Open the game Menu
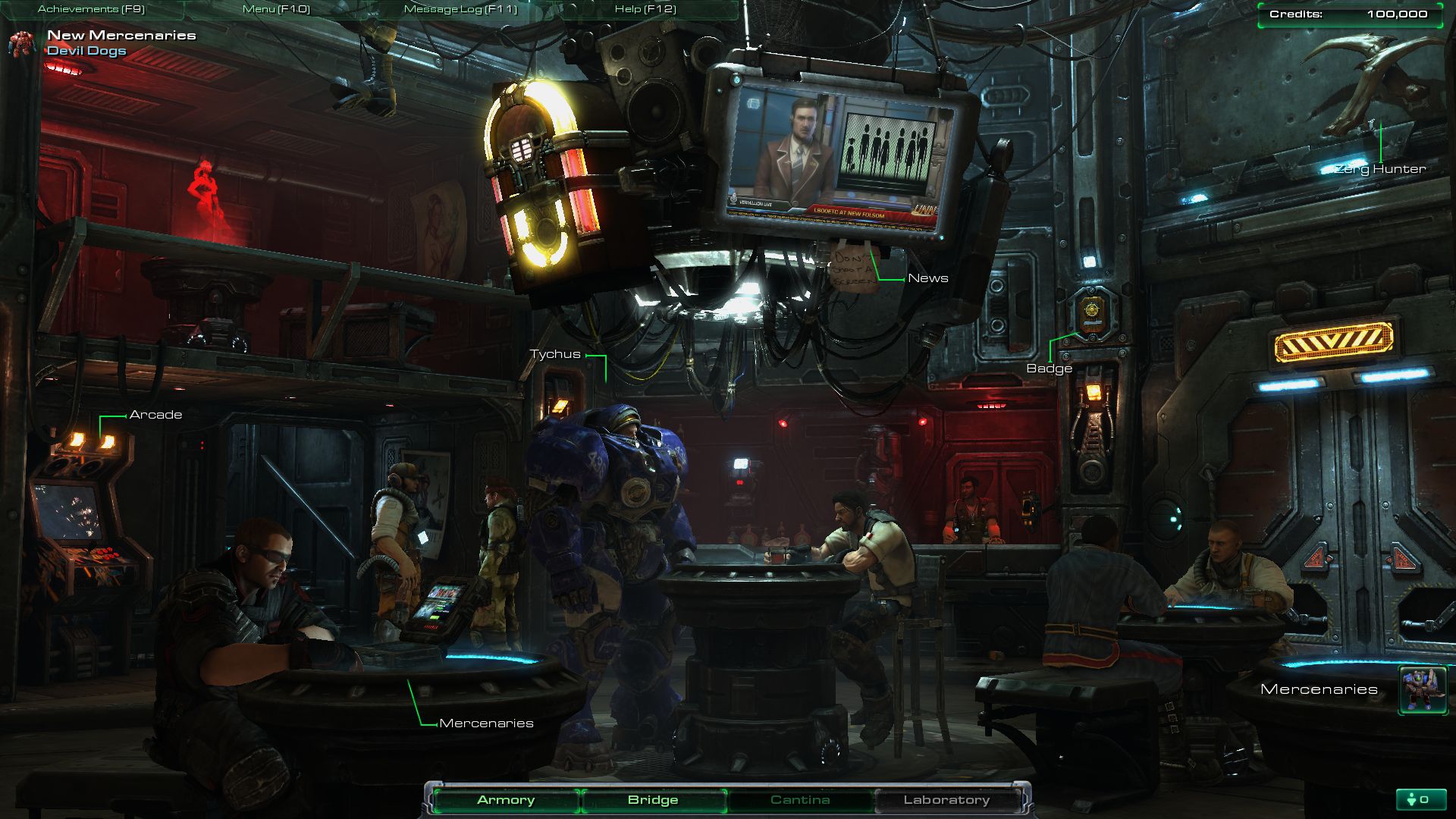Screen dimensions: 1456x819 [x=276, y=9]
